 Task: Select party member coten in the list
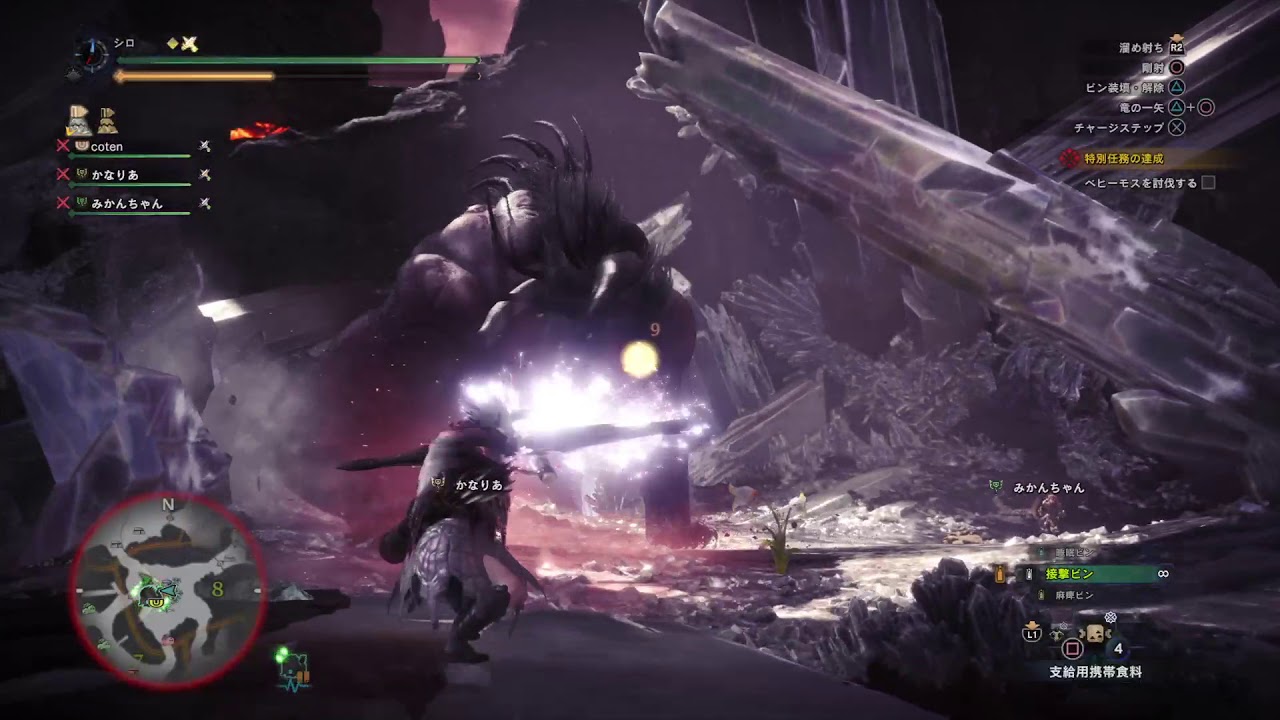click(107, 147)
